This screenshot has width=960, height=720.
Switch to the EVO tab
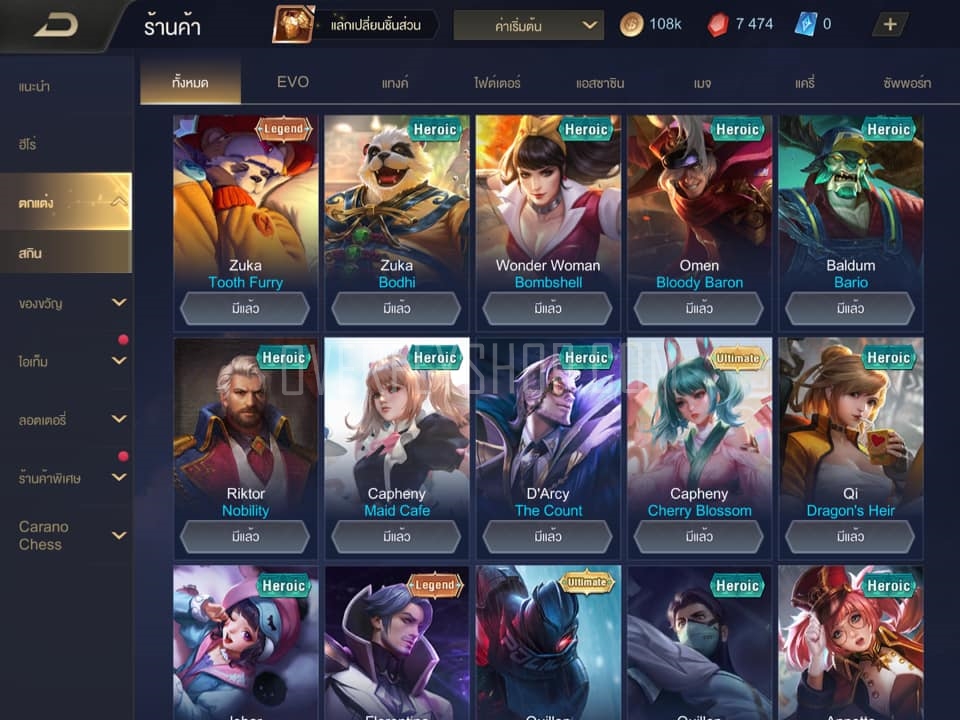click(x=293, y=82)
